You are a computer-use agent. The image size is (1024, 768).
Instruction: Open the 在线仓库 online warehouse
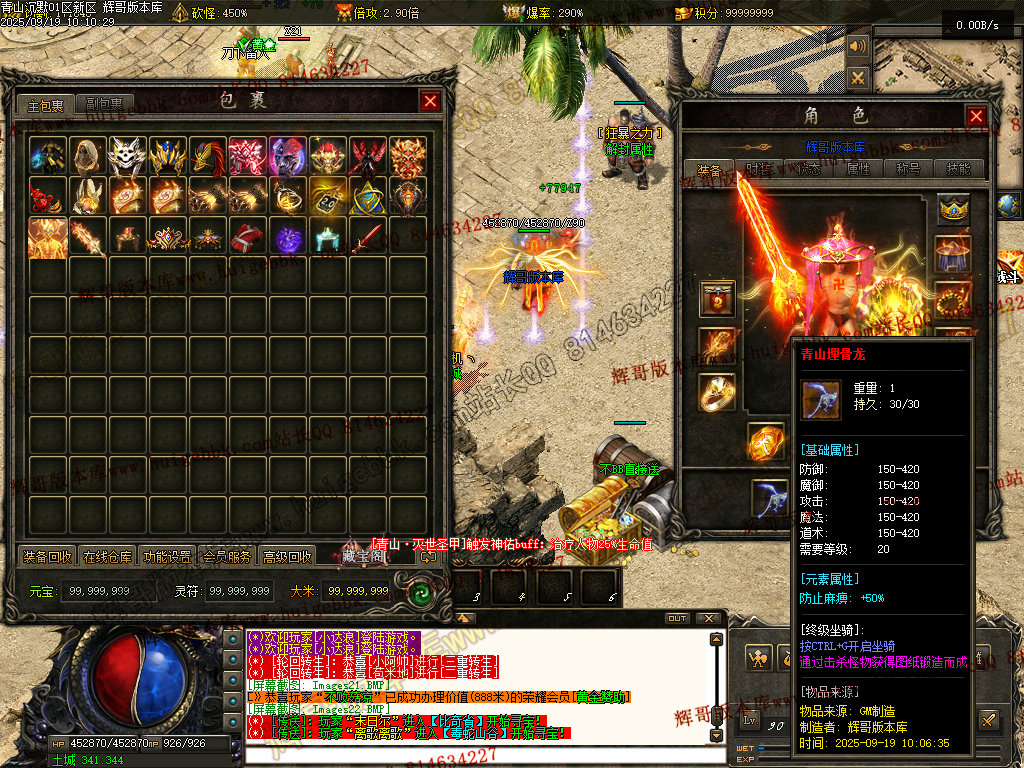107,556
